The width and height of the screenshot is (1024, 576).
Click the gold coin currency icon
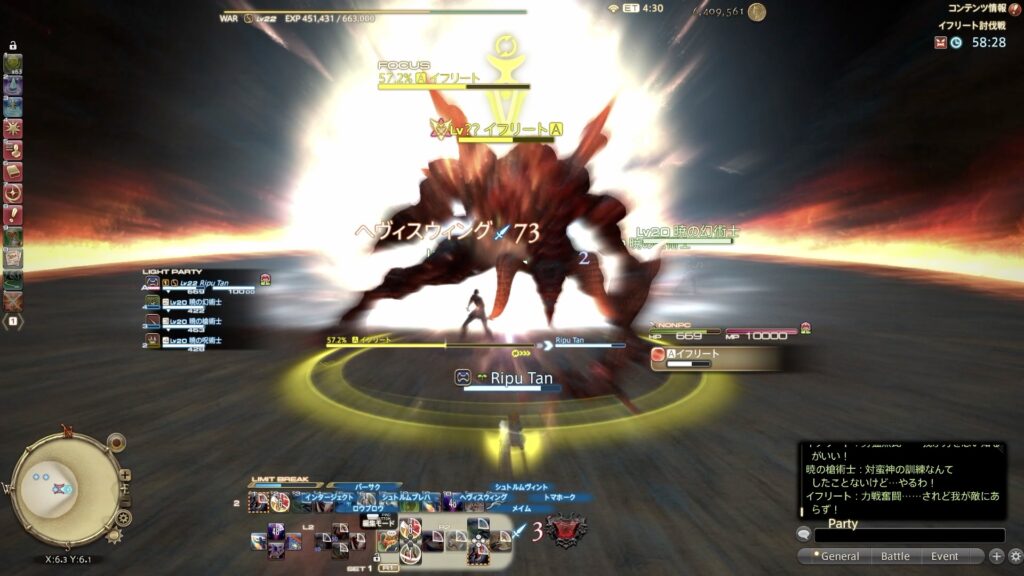(x=756, y=12)
